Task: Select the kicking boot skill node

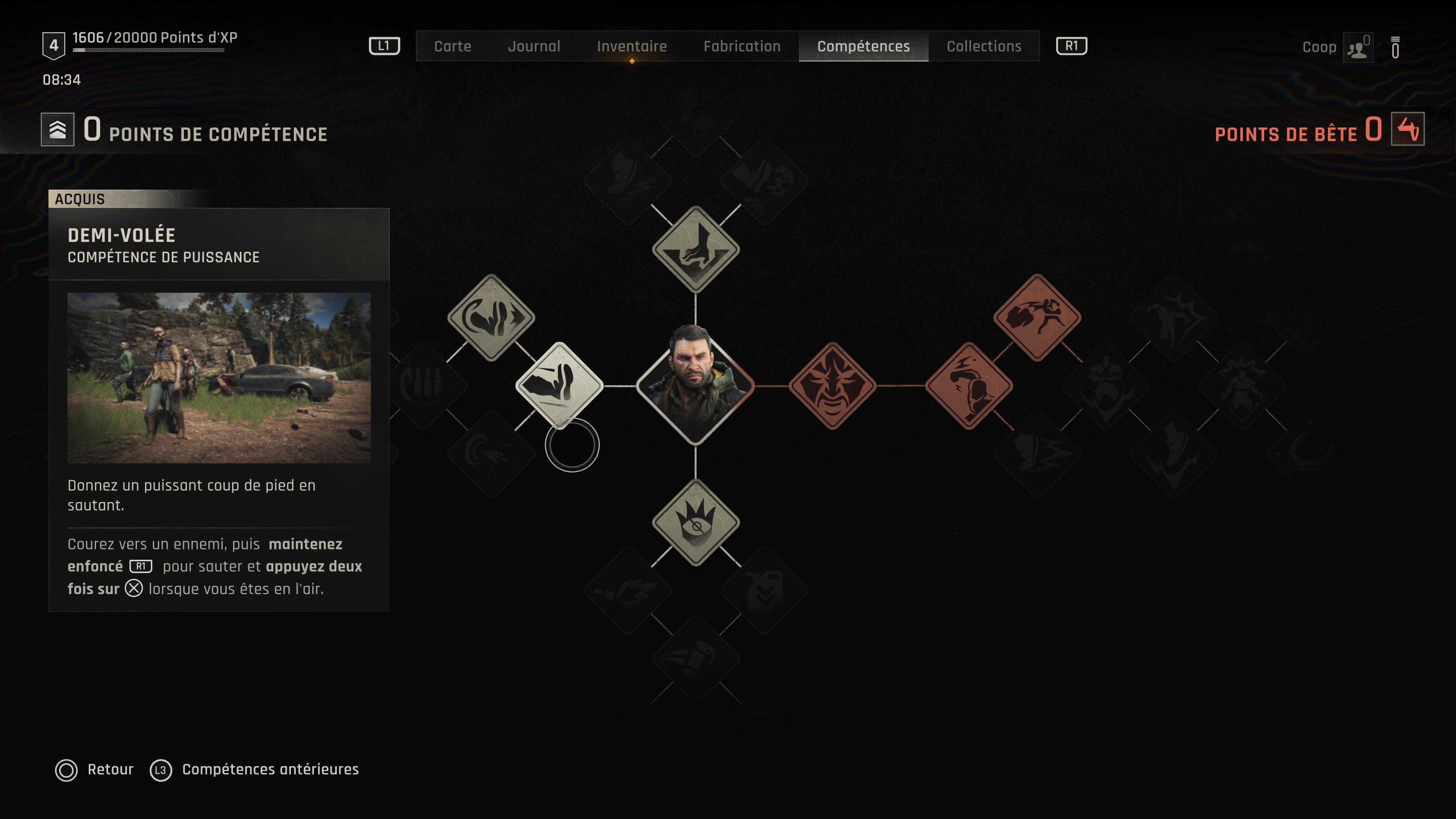Action: tap(559, 386)
